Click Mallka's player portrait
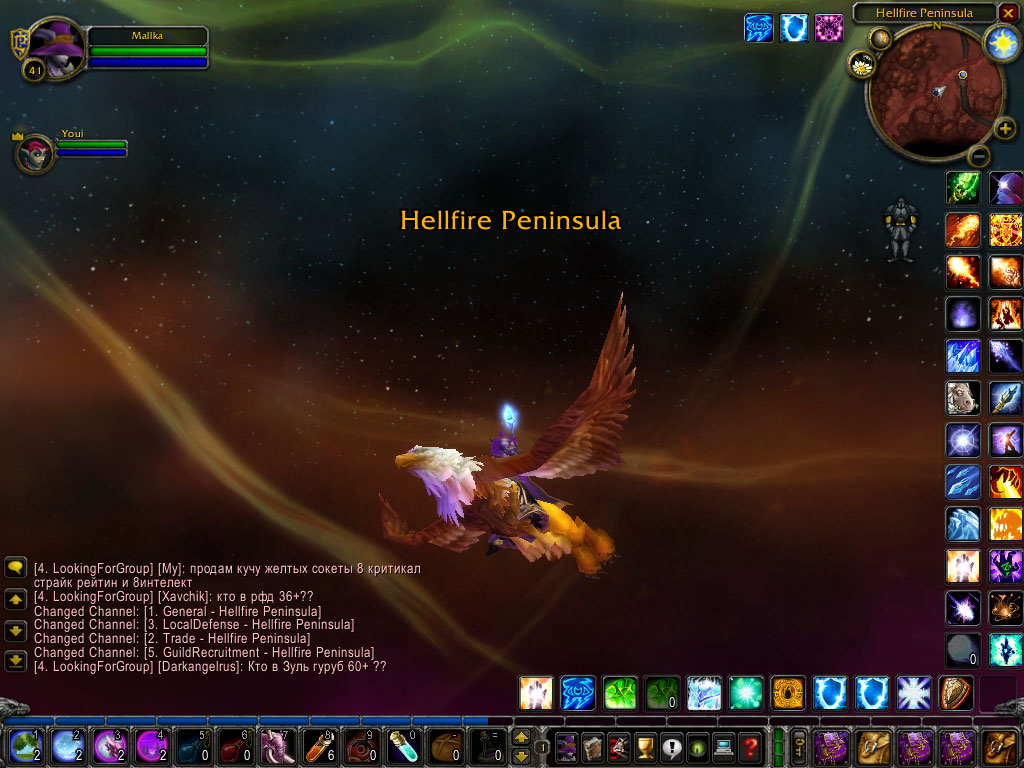Viewport: 1024px width, 768px height. 56,47
